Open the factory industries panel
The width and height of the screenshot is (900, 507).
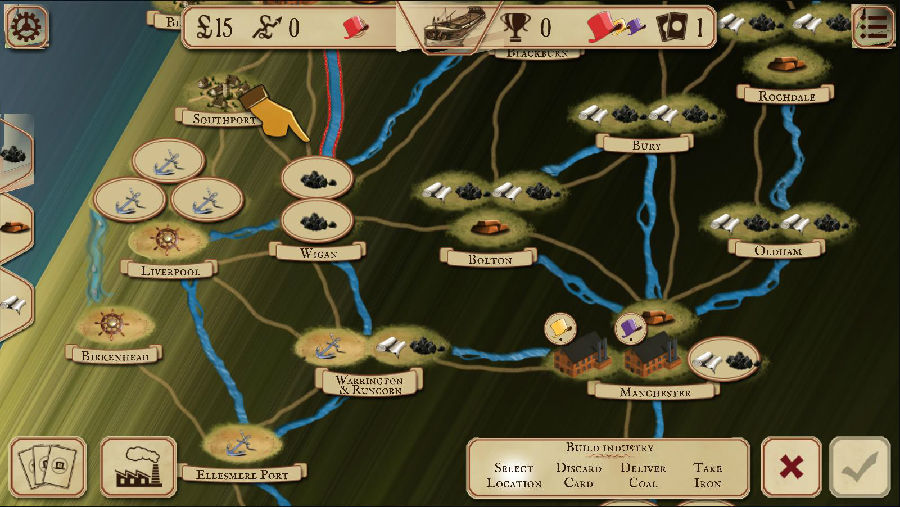tap(138, 467)
